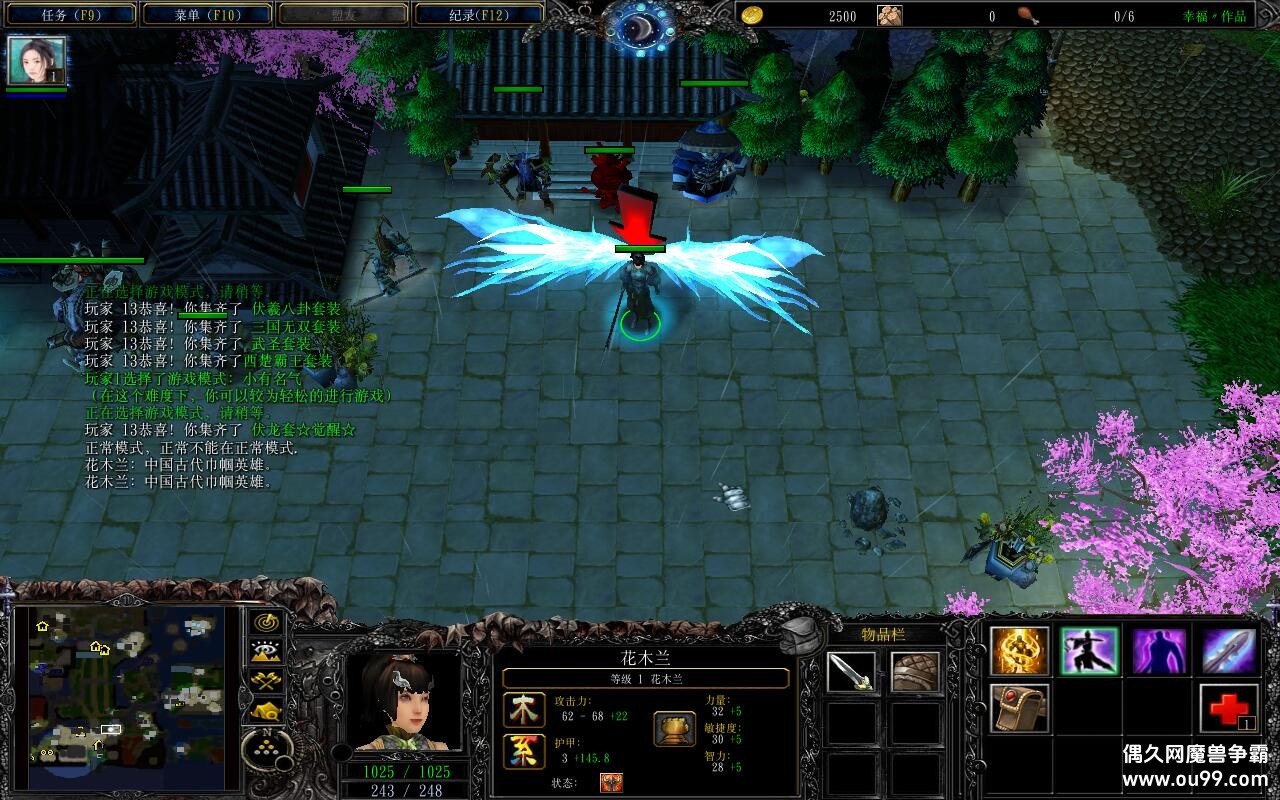Screen dimensions: 1280x800
Task: Toggle the minimap terrain eye button
Action: coord(266,652)
